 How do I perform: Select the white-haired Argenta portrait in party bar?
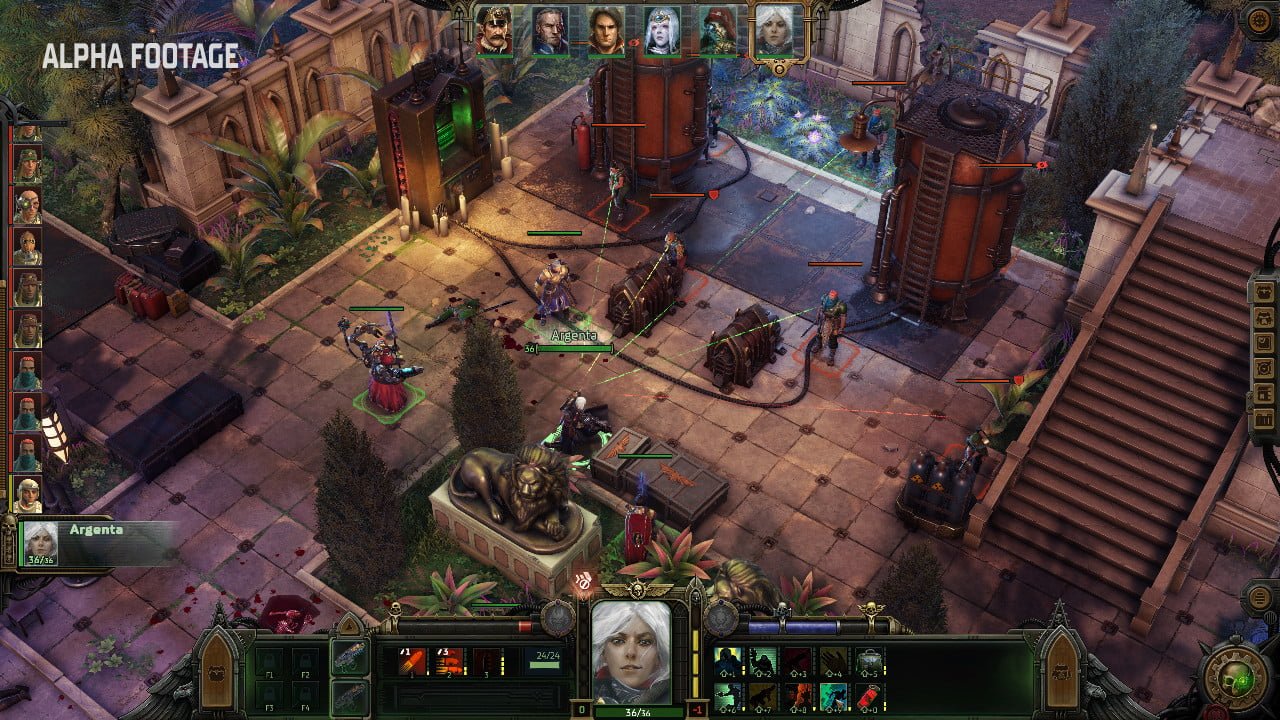[772, 30]
